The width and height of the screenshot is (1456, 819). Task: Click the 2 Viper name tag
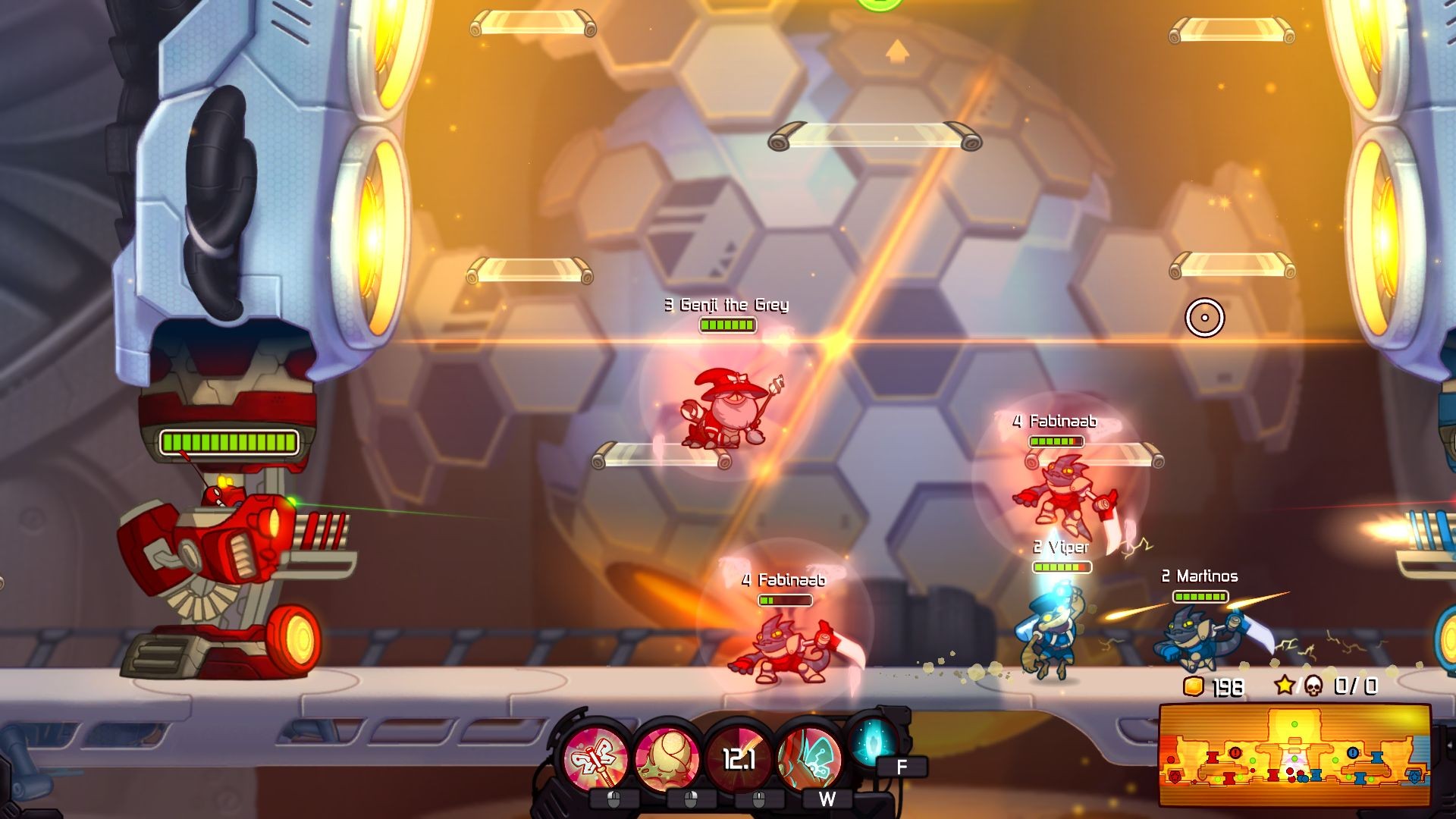point(1059,545)
